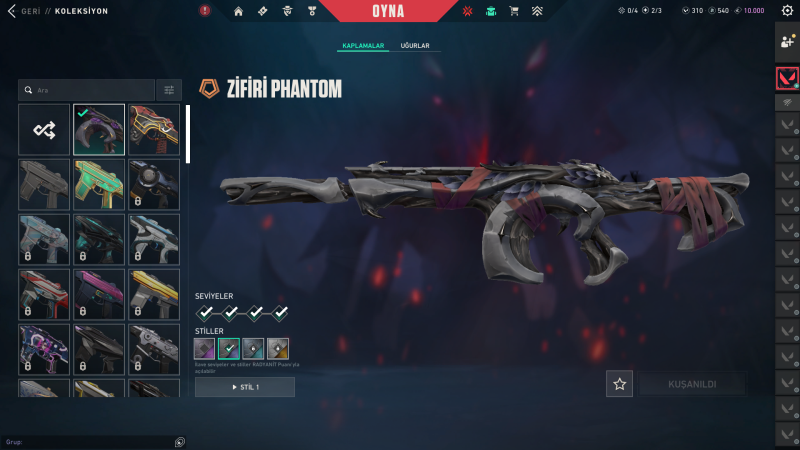Click the Kuşanıldı equipped button
The height and width of the screenshot is (450, 800).
click(x=692, y=384)
